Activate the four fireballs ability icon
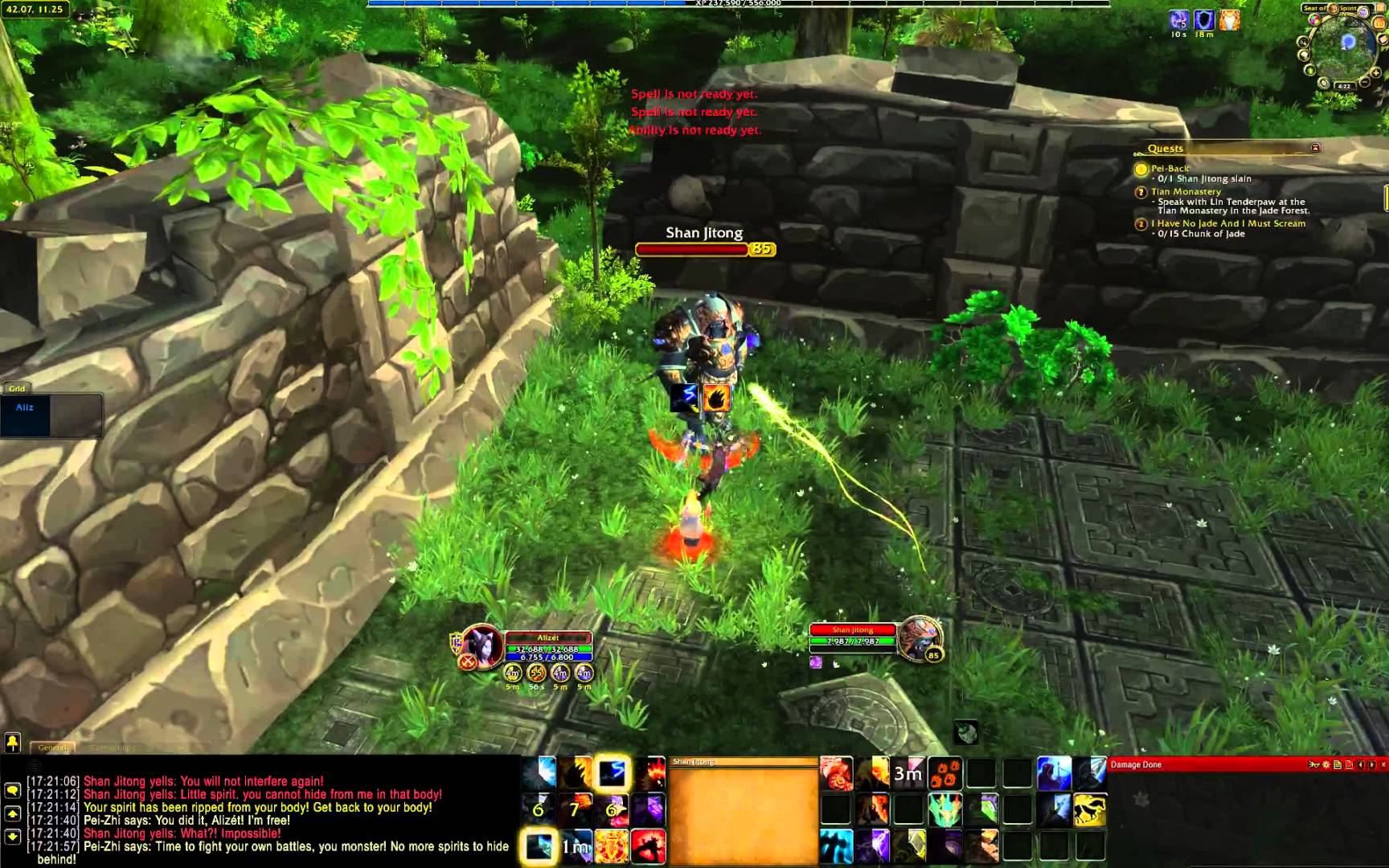 [x=944, y=774]
